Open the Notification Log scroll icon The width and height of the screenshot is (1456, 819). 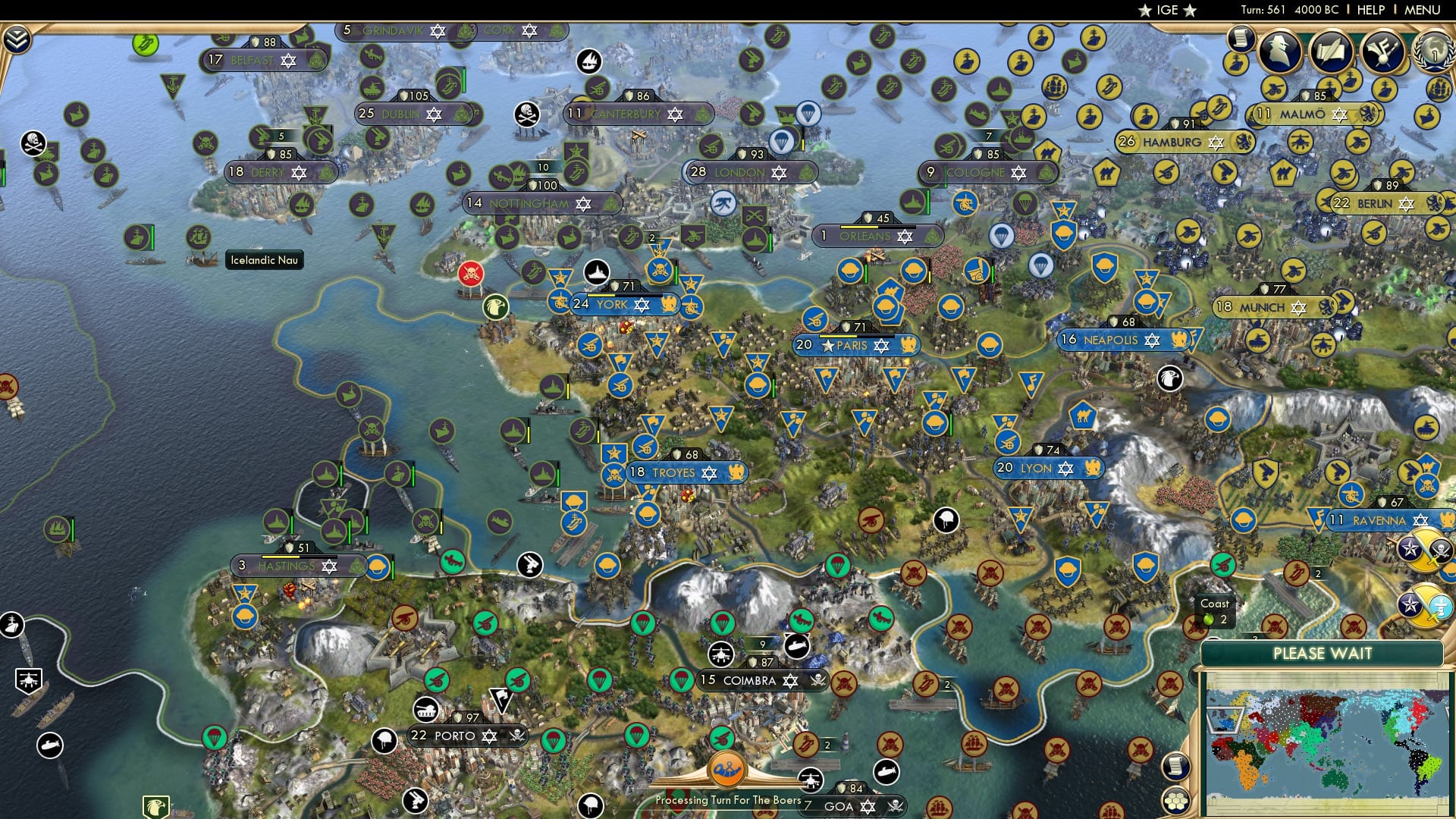(x=1242, y=39)
